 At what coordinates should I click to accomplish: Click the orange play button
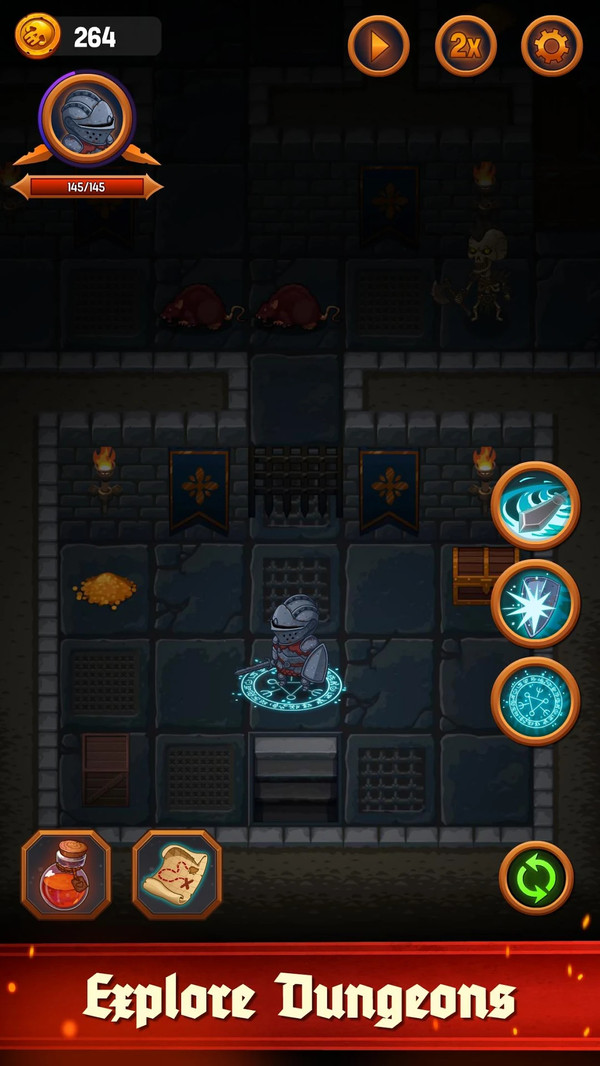pyautogui.click(x=379, y=45)
